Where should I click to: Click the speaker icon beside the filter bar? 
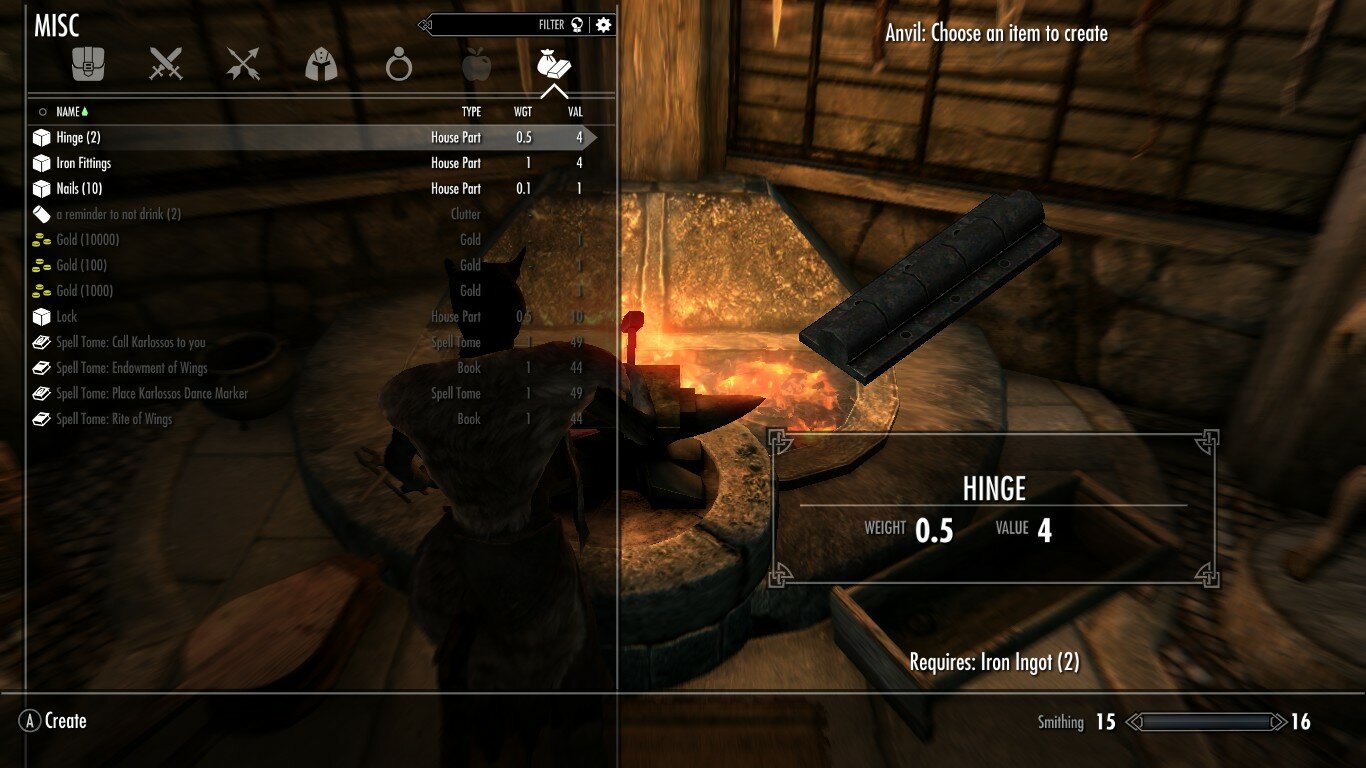tap(424, 24)
